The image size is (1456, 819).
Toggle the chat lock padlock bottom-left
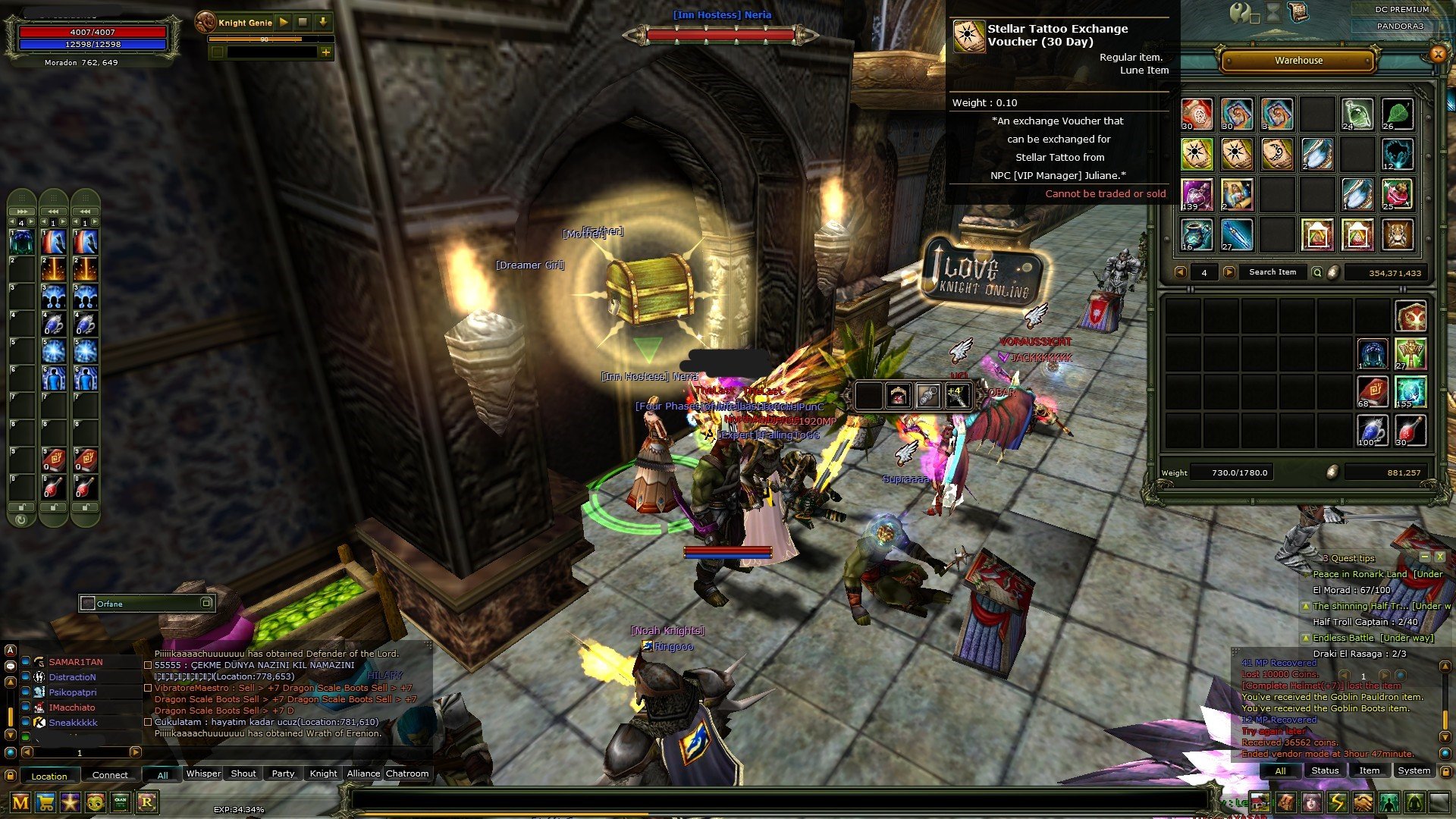coord(11,774)
